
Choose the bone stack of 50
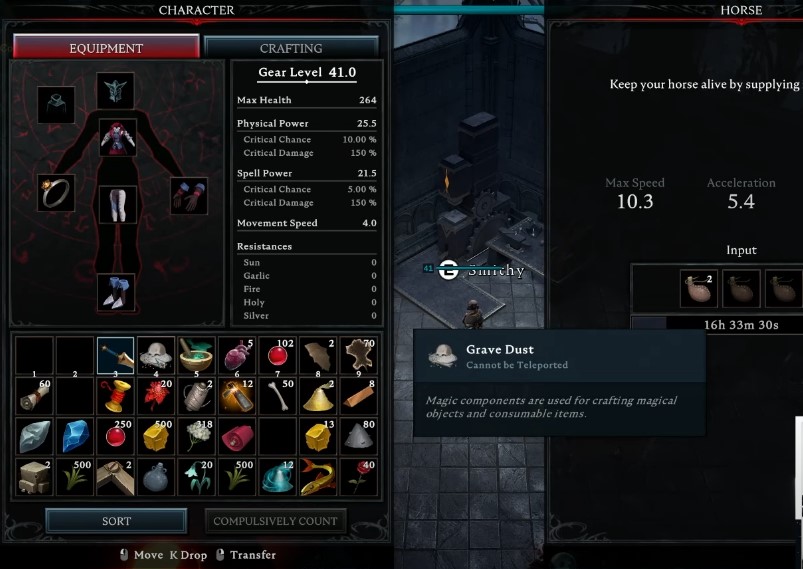pos(278,396)
